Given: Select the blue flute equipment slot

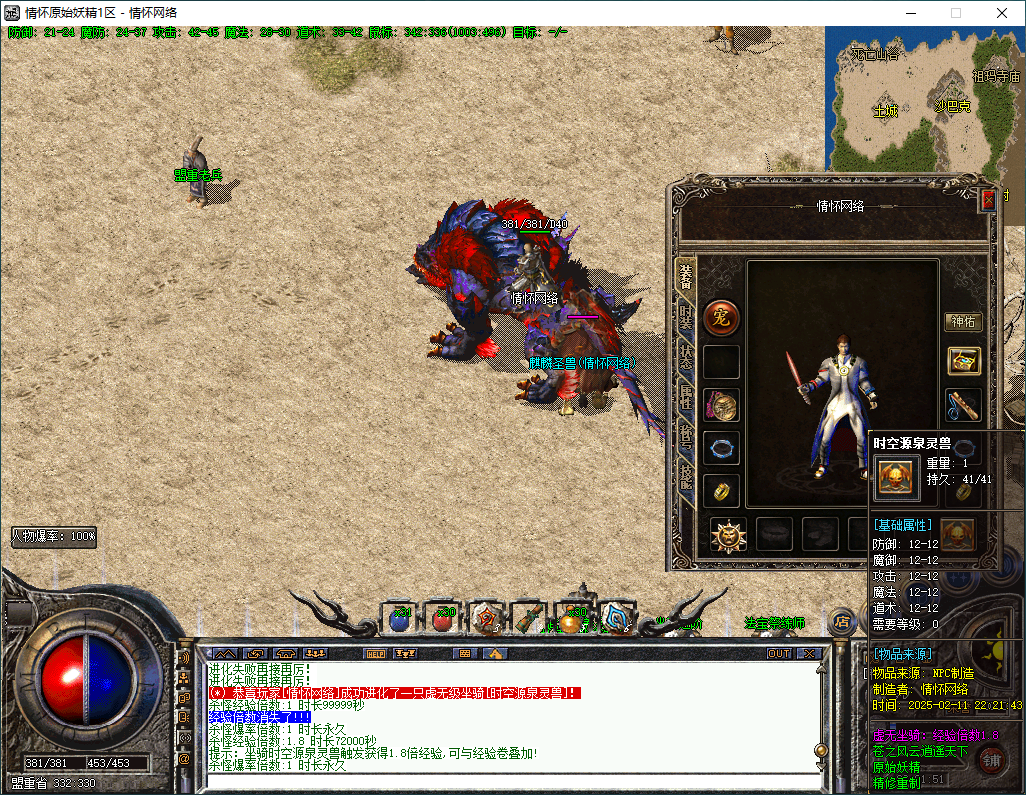Looking at the screenshot, I should (x=964, y=405).
